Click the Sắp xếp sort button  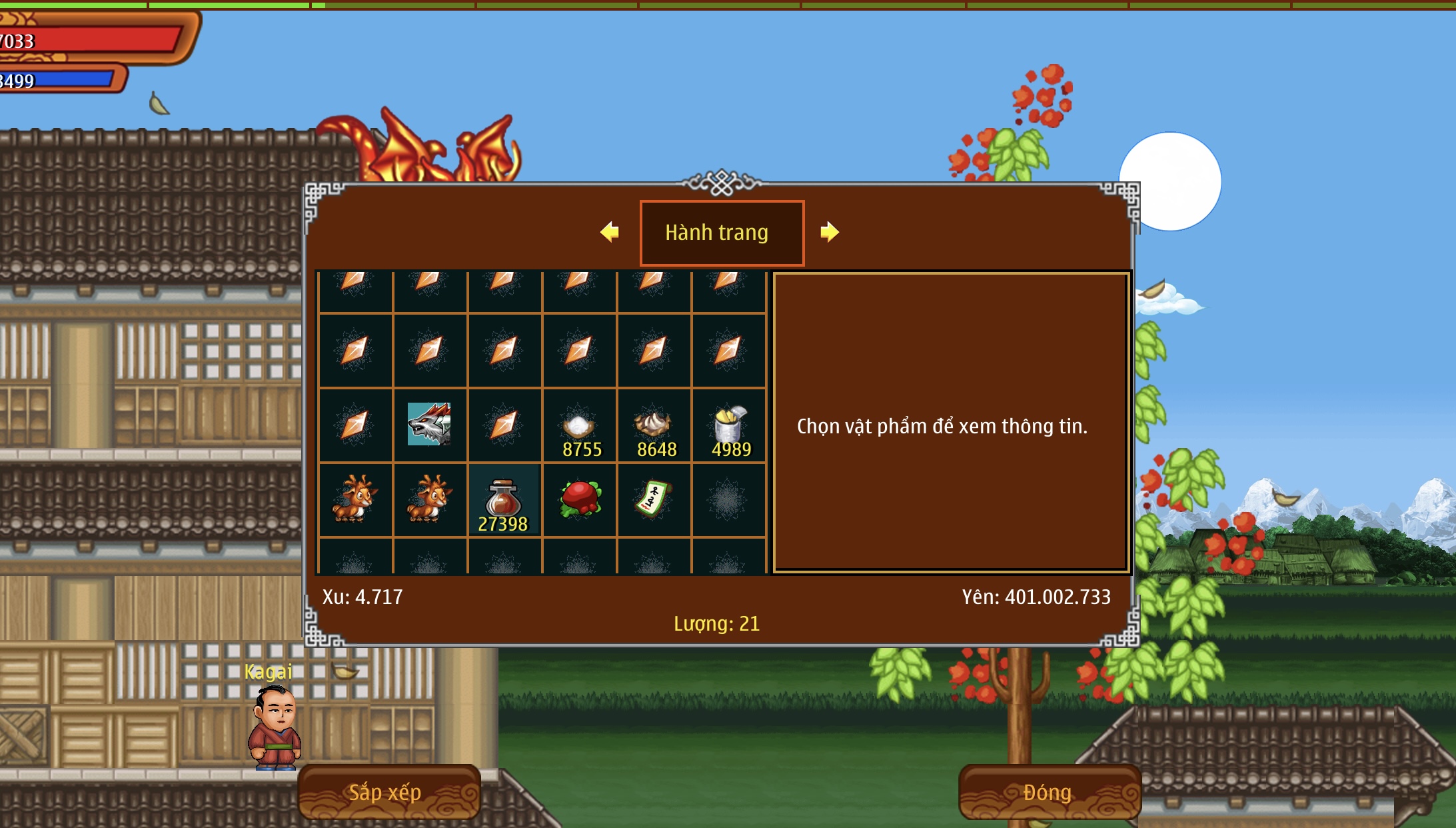coord(388,792)
